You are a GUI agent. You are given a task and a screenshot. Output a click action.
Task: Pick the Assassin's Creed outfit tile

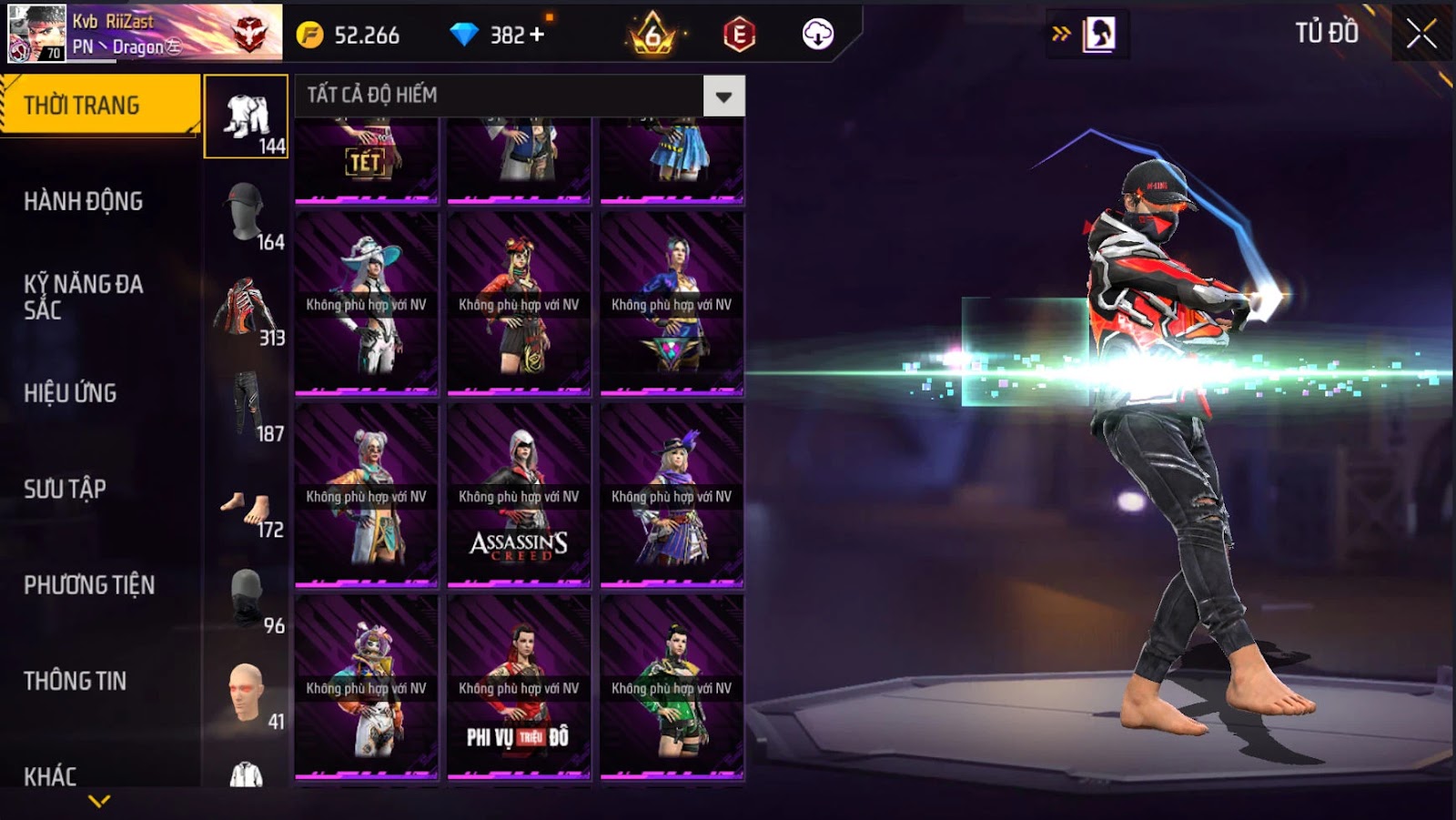pos(519,495)
